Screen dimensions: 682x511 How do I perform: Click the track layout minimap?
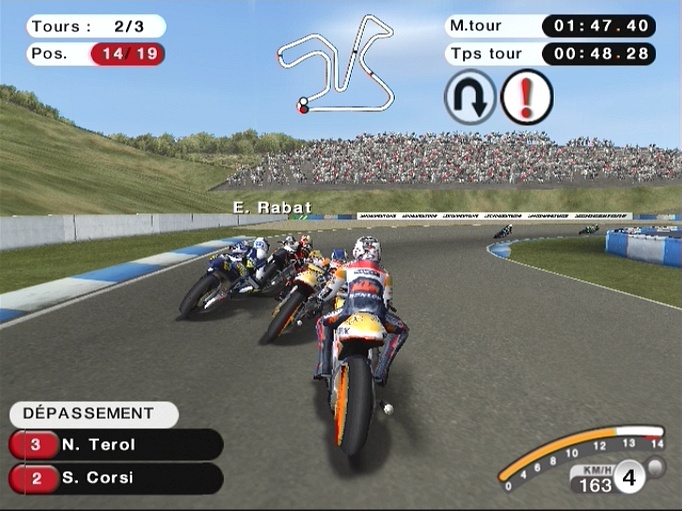click(336, 62)
